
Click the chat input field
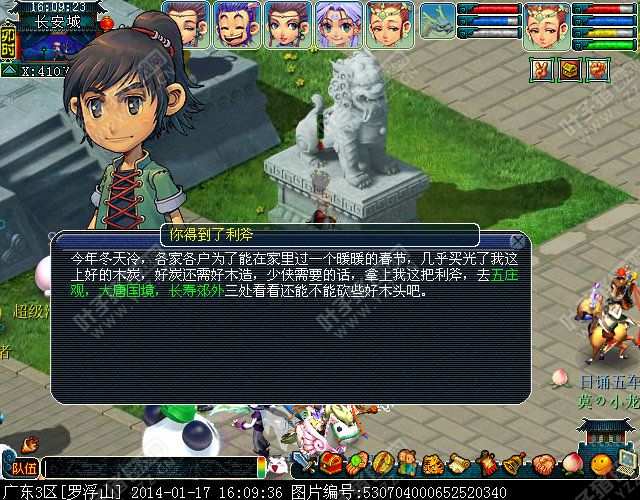(x=150, y=467)
